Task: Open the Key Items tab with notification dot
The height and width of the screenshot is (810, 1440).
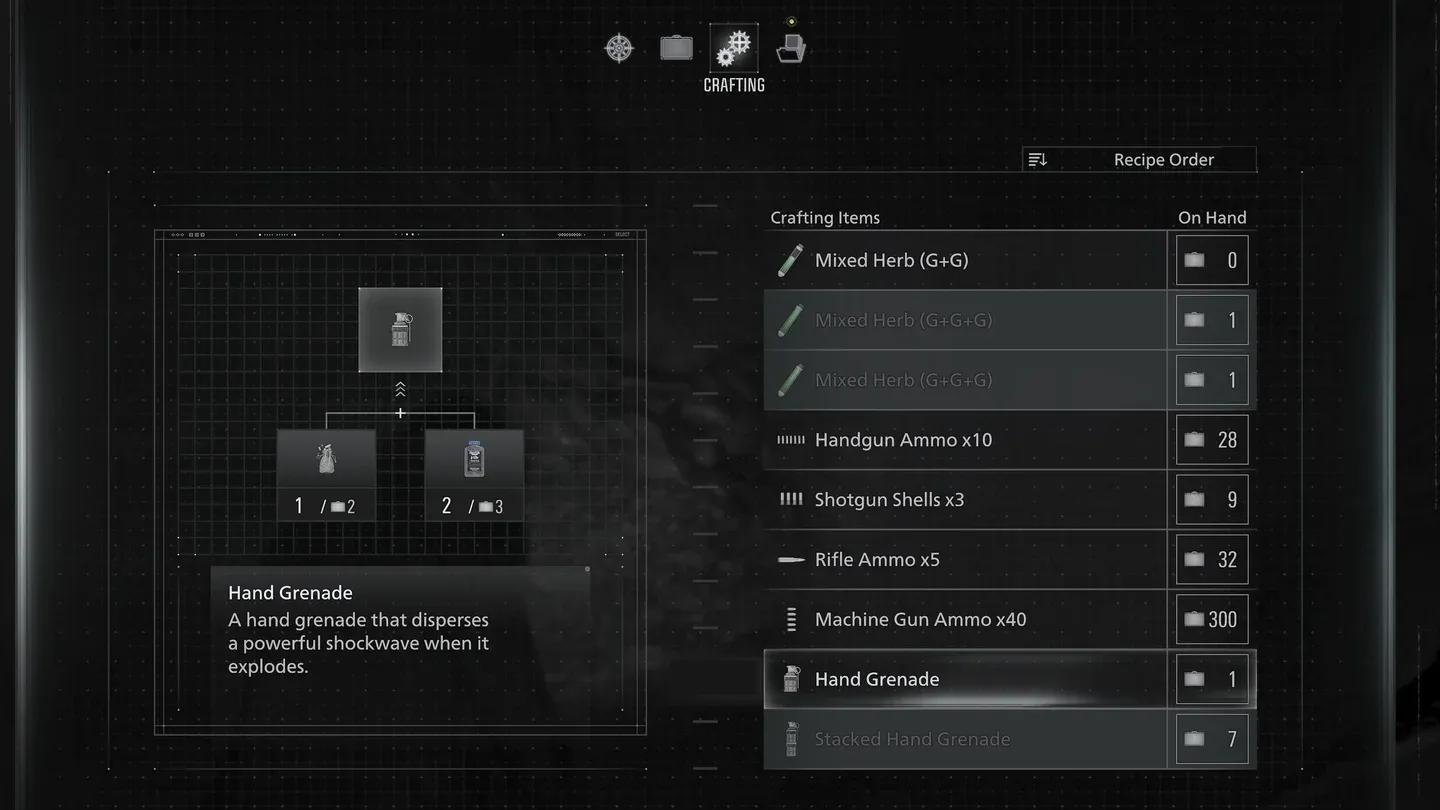Action: click(791, 46)
